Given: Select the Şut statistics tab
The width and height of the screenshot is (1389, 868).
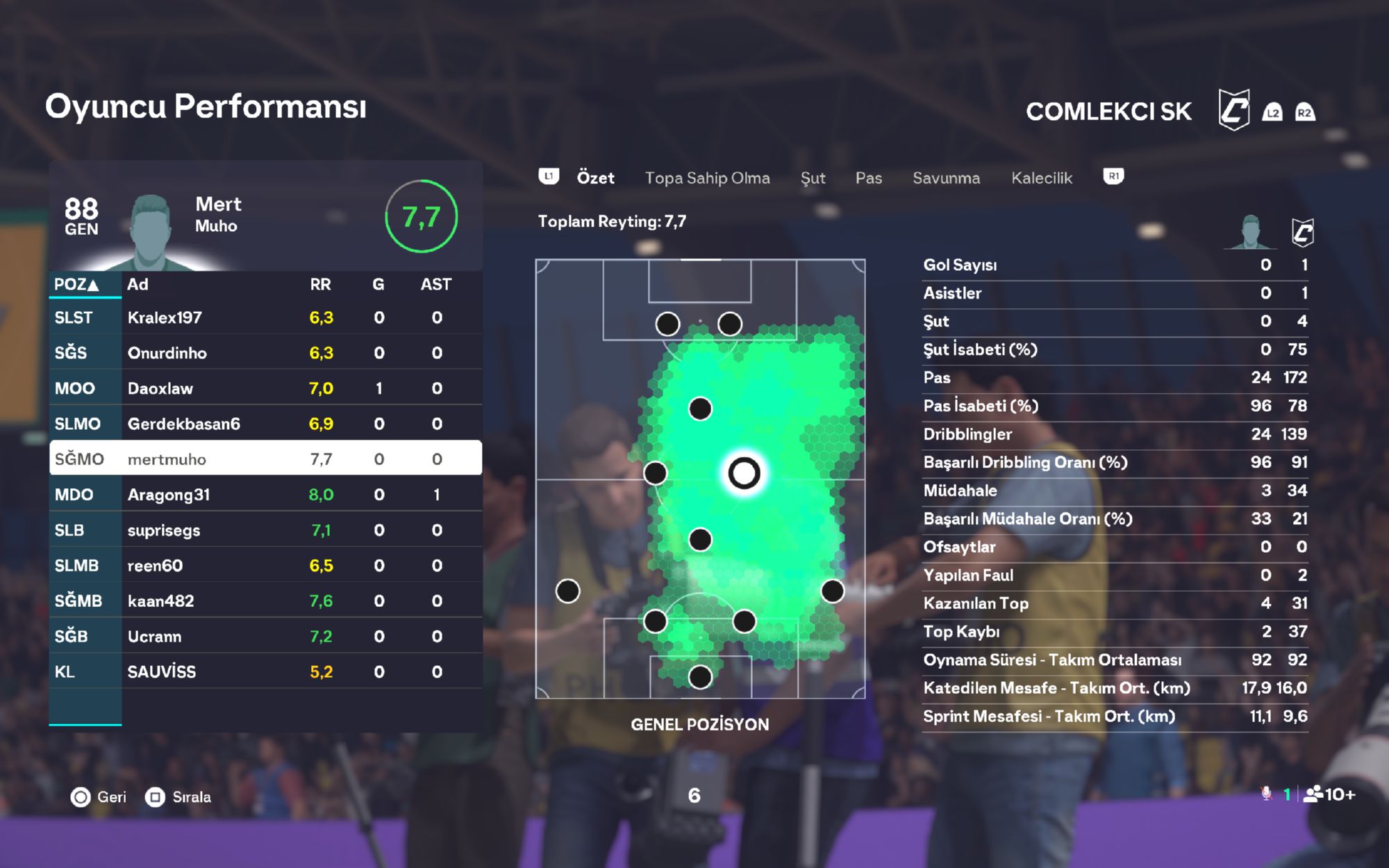Looking at the screenshot, I should [813, 178].
